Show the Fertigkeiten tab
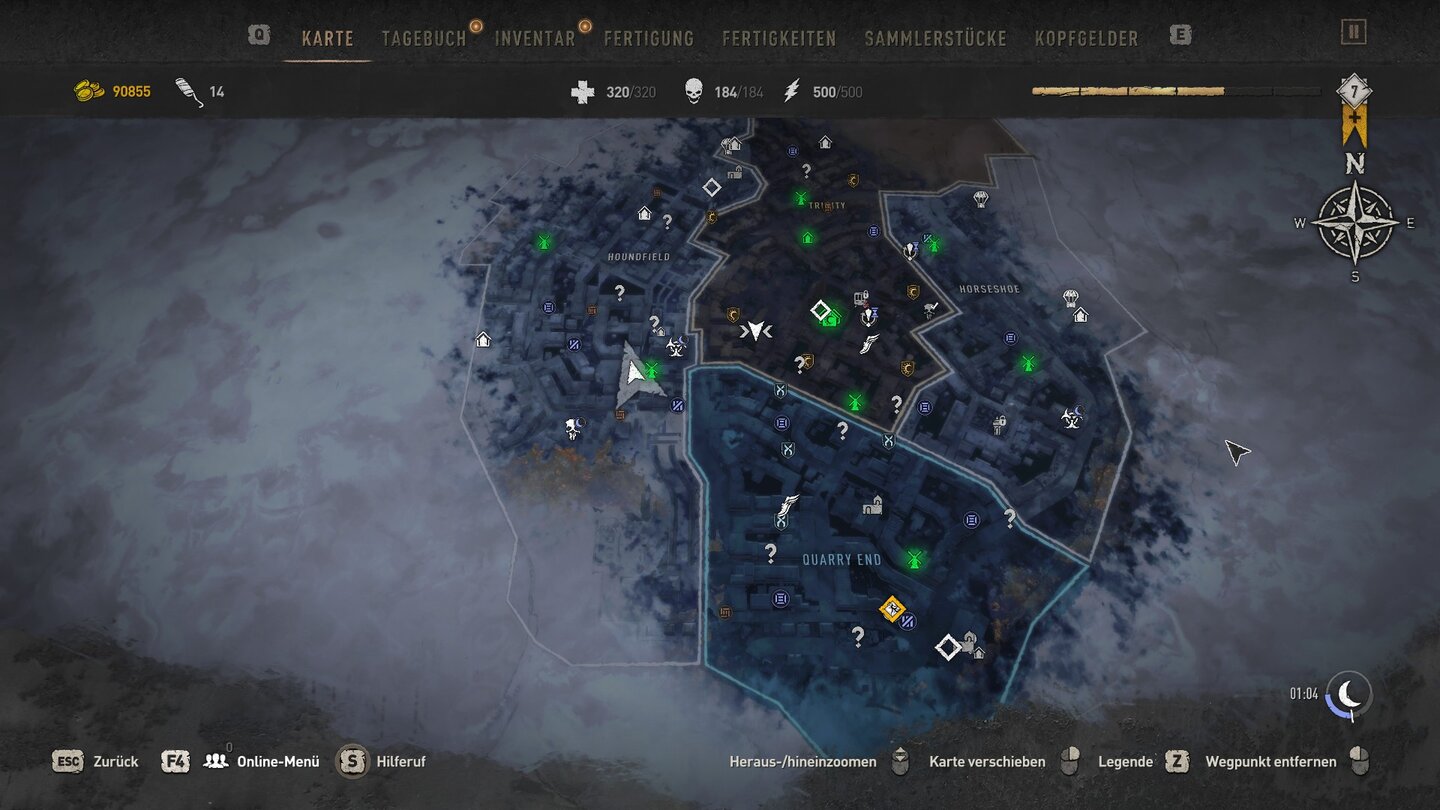Viewport: 1440px width, 810px height. 779,39
